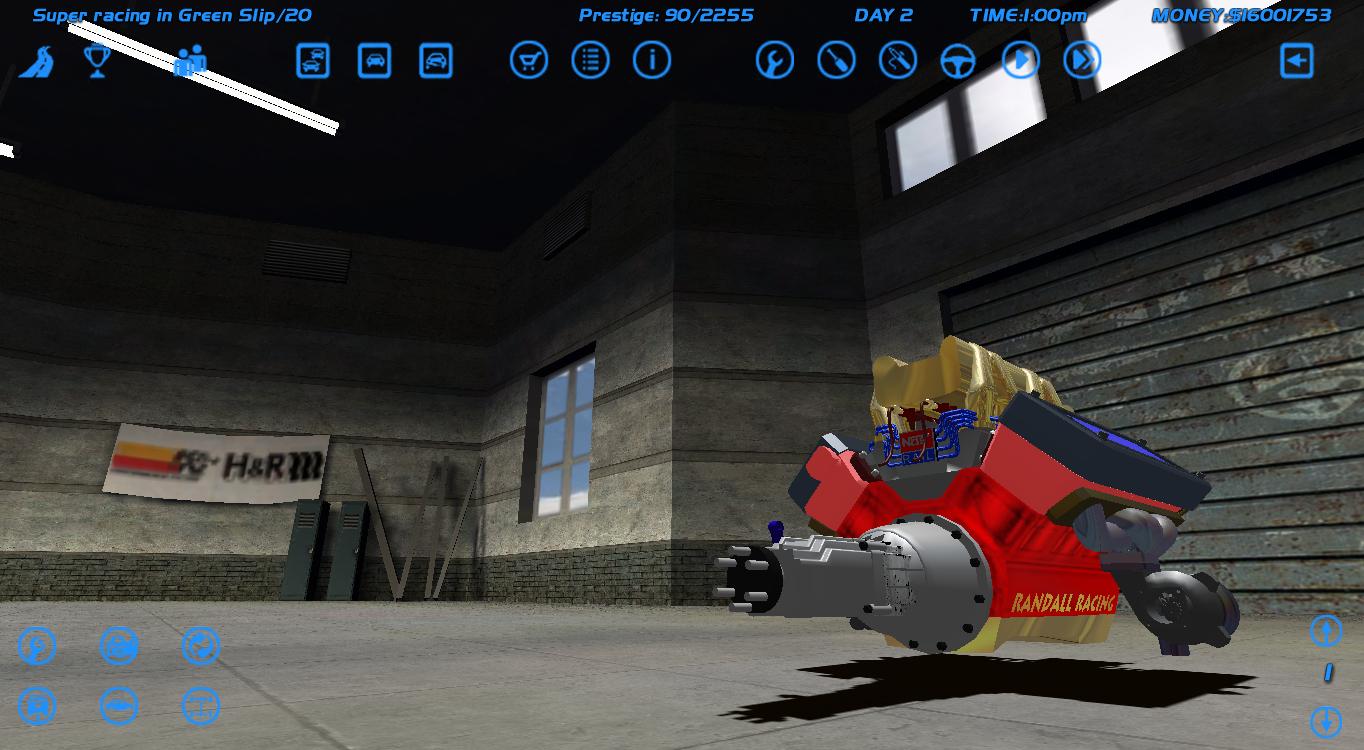This screenshot has height=750, width=1364.
Task: Select the wrench repair tool
Action: [x=775, y=60]
